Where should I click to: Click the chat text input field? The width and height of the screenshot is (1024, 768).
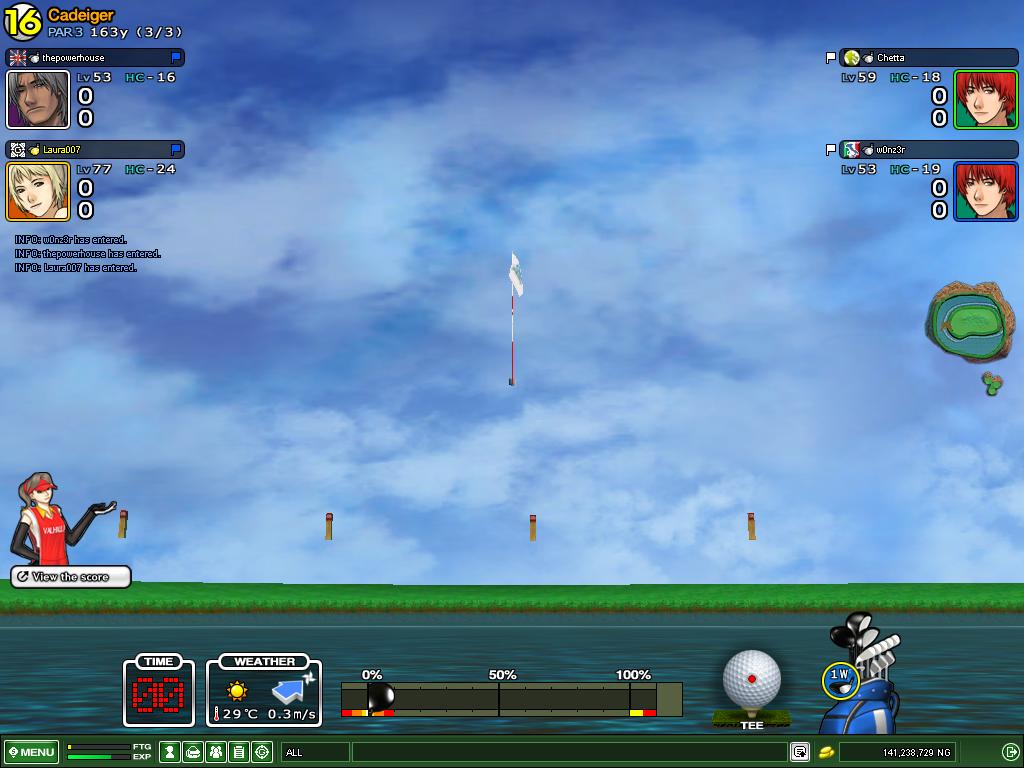click(568, 752)
